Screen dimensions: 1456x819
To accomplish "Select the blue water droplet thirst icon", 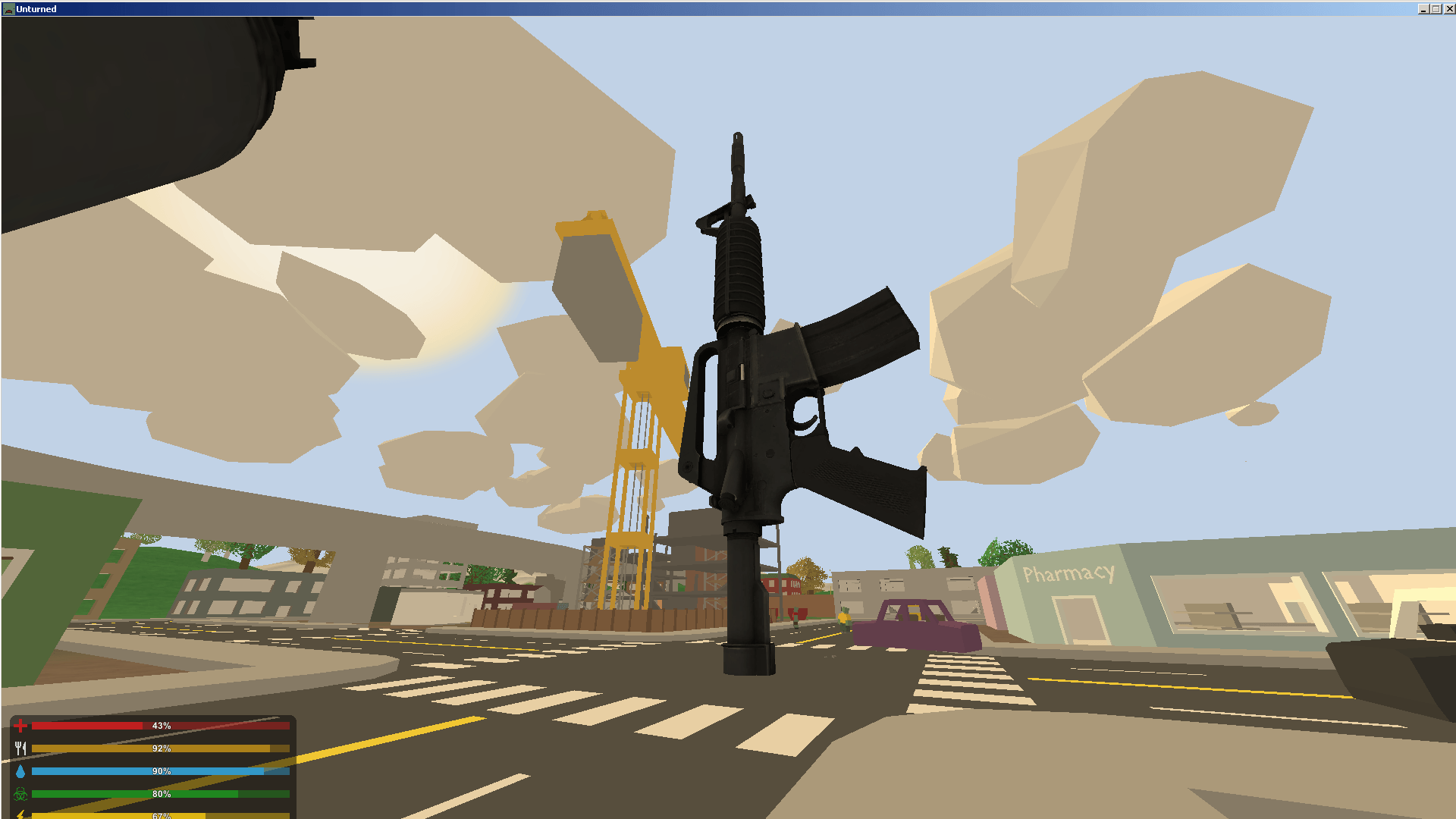I will (22, 771).
